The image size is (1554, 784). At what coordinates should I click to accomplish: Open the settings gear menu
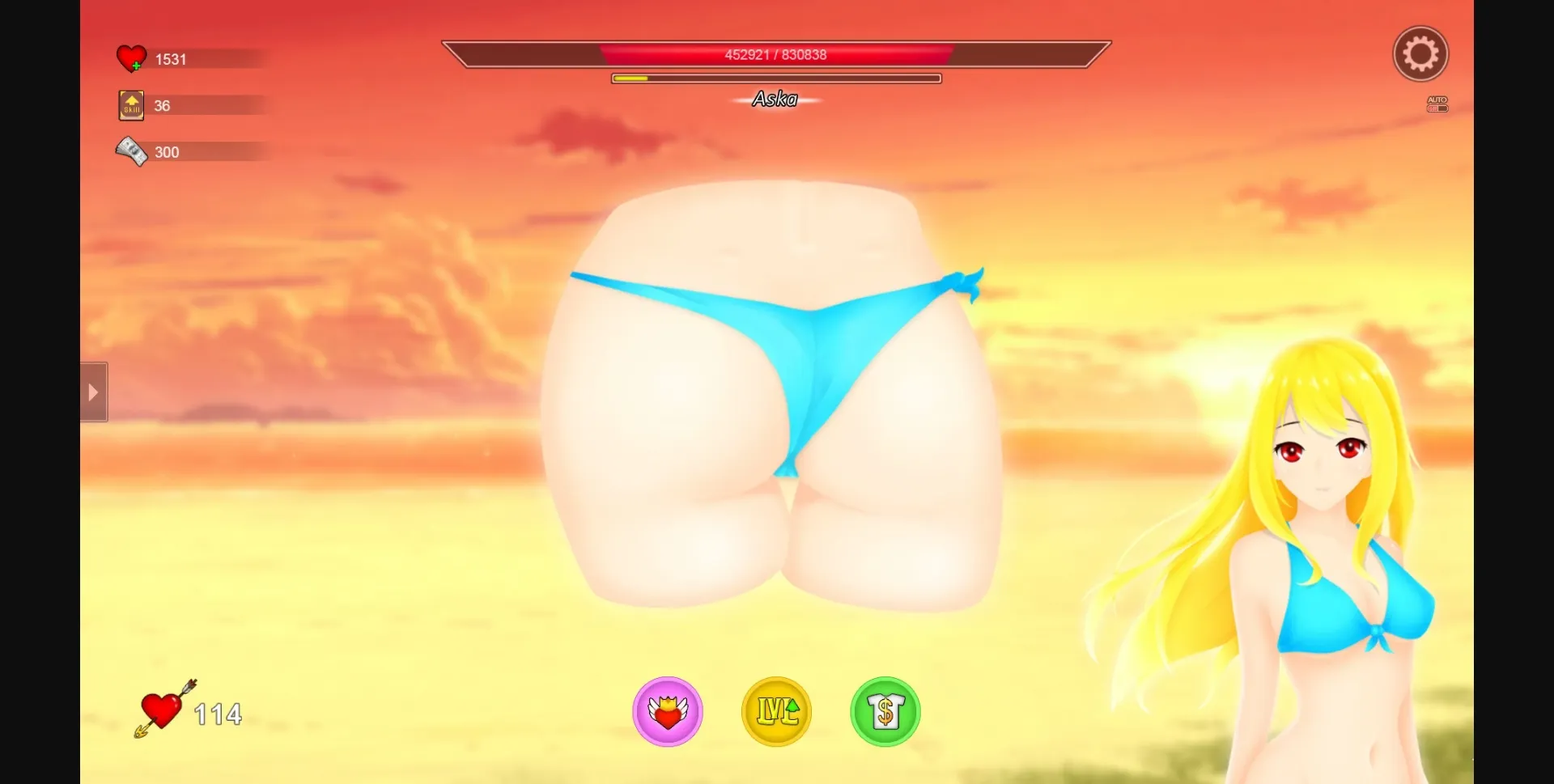[1420, 53]
